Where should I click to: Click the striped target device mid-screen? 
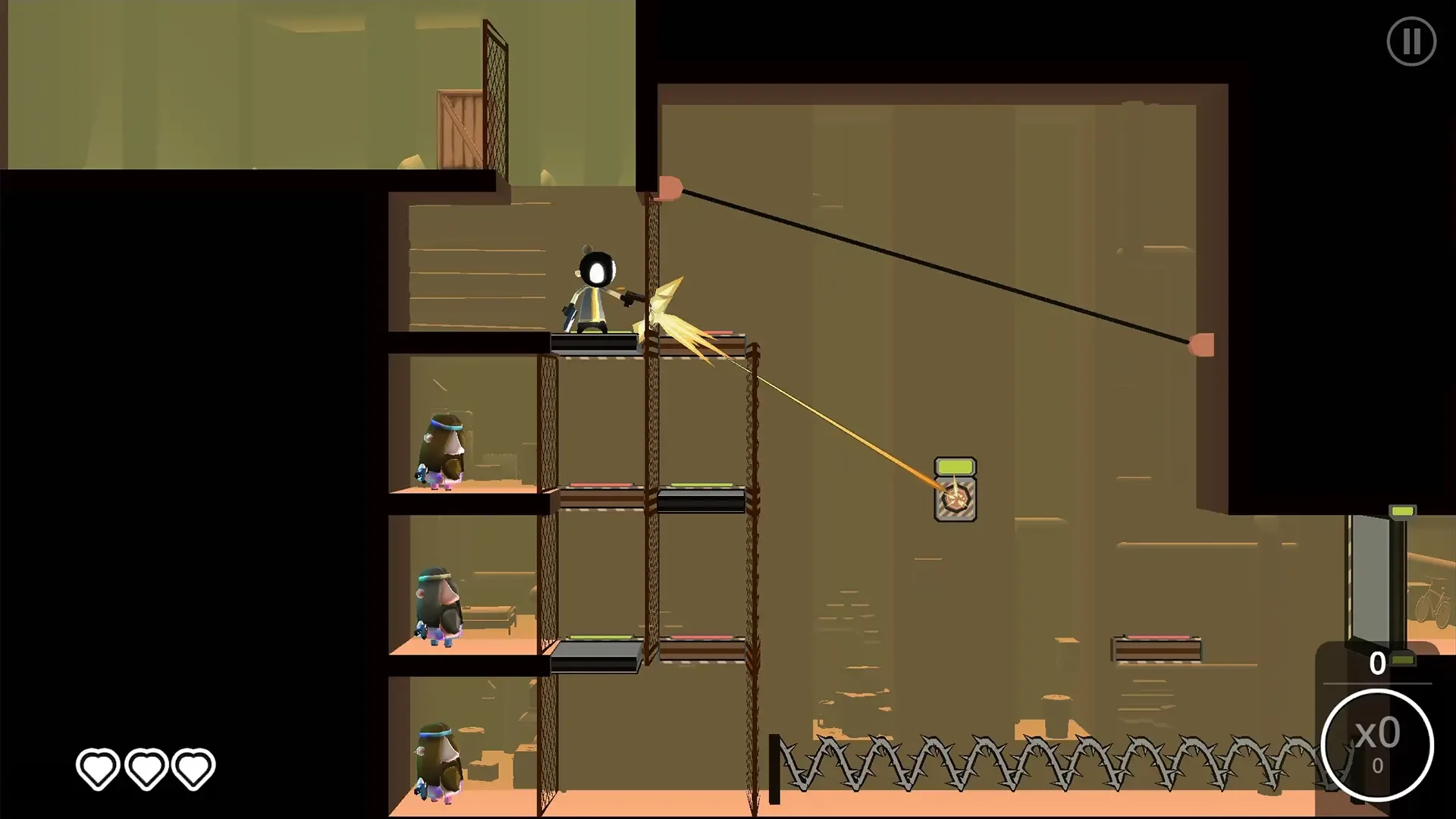click(955, 500)
